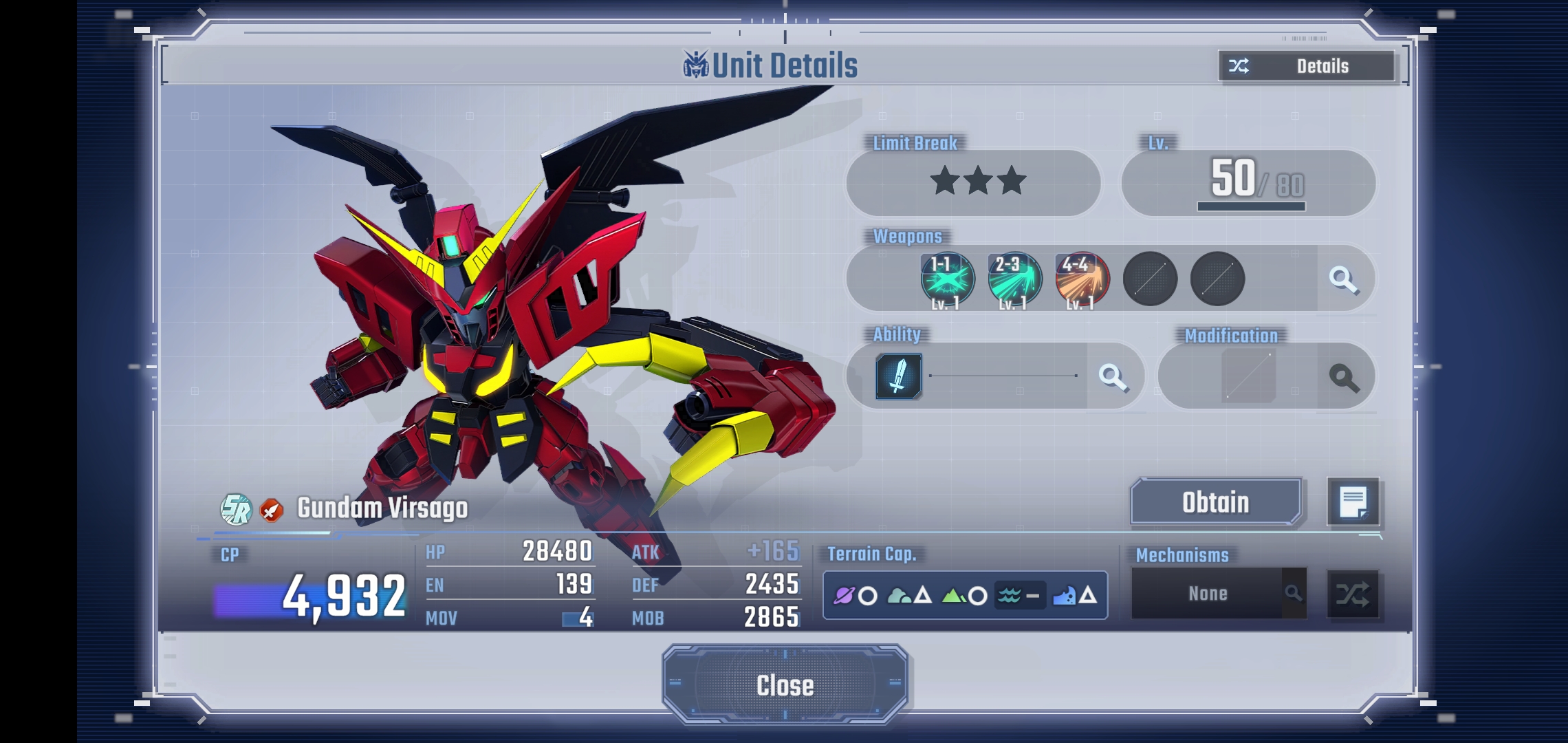Open modification details magnifier
The image size is (1568, 743).
1344,377
